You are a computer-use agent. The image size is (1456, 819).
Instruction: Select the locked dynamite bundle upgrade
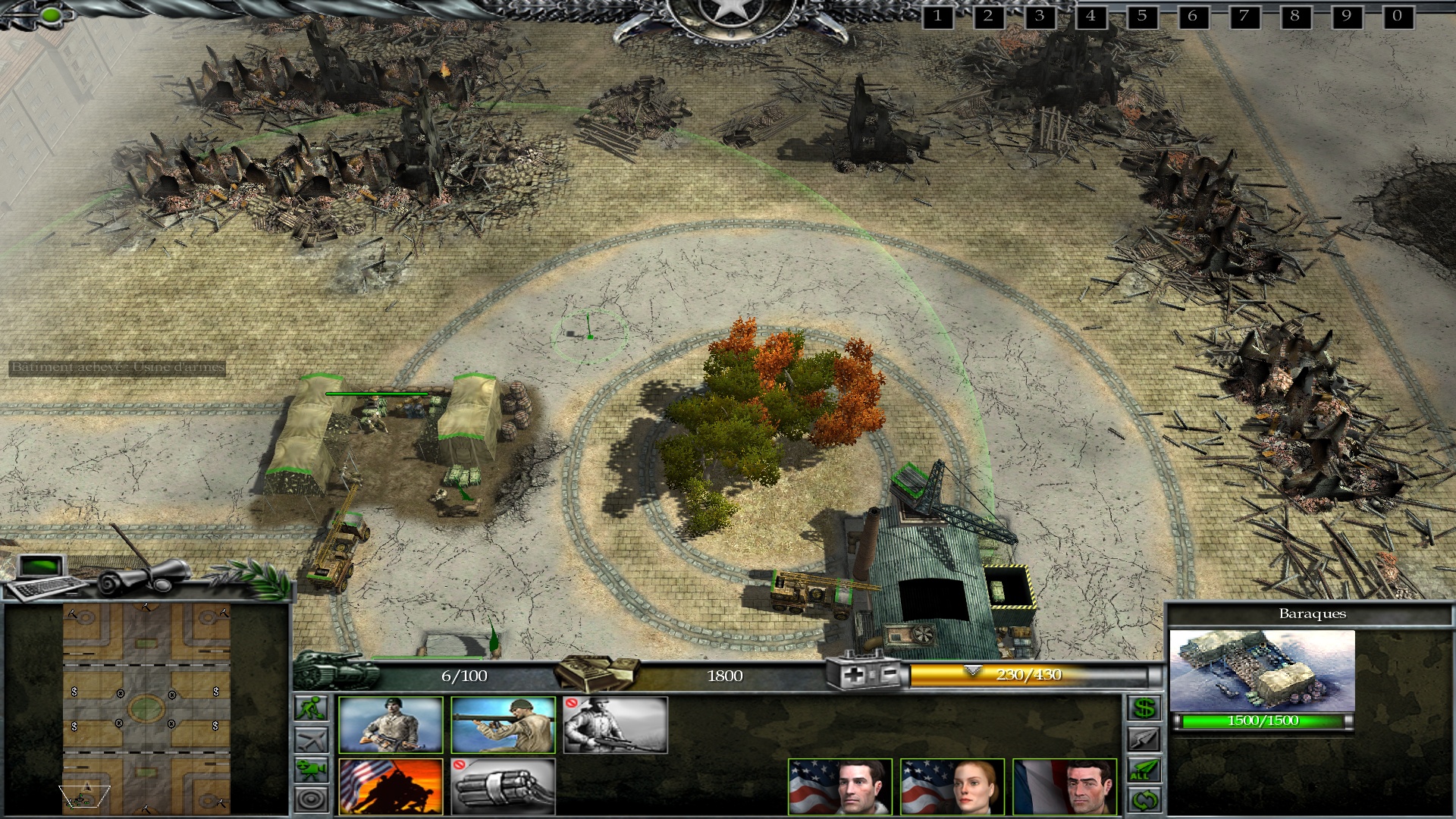pos(503,786)
